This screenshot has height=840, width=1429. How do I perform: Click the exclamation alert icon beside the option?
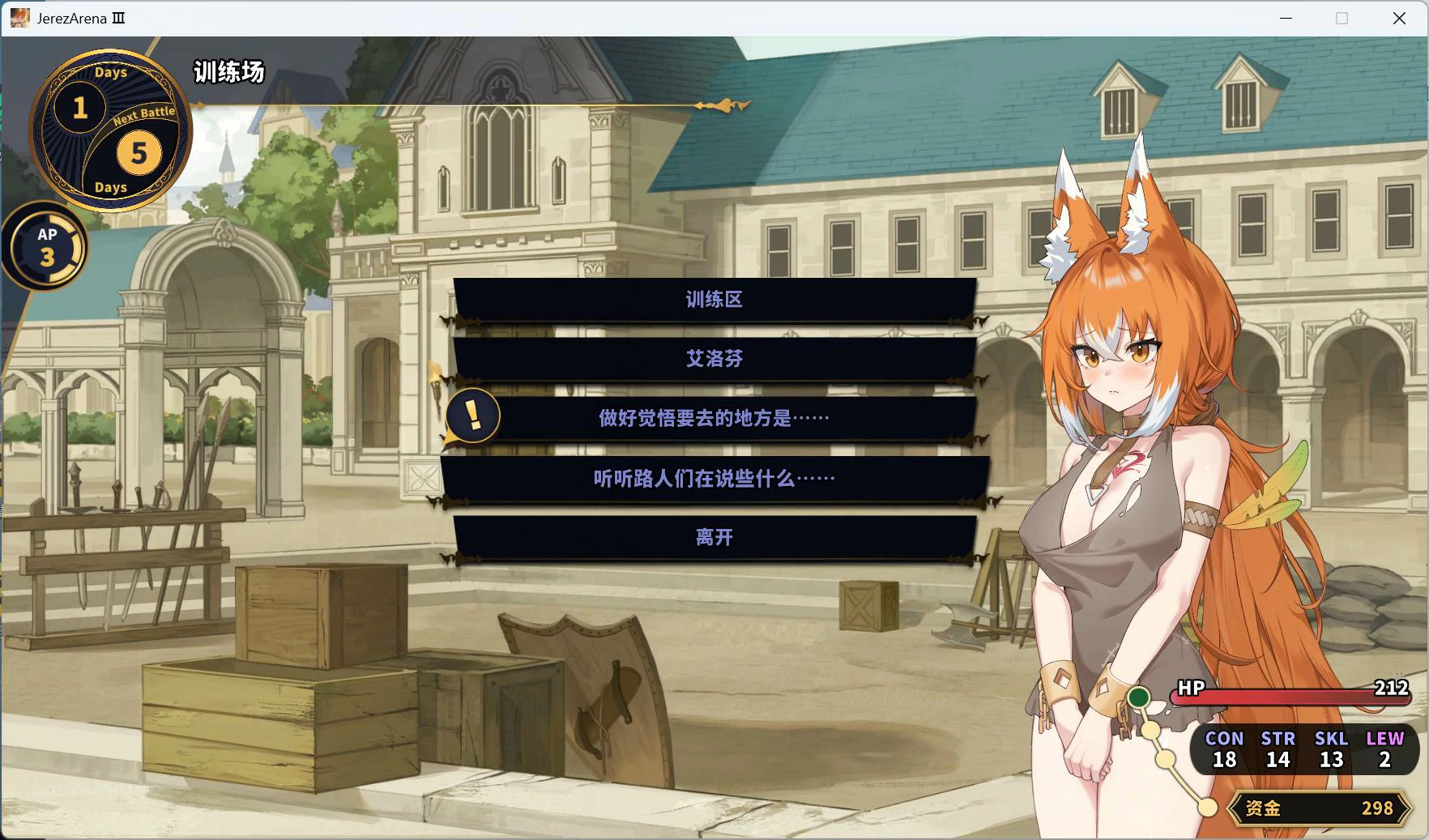coord(472,417)
